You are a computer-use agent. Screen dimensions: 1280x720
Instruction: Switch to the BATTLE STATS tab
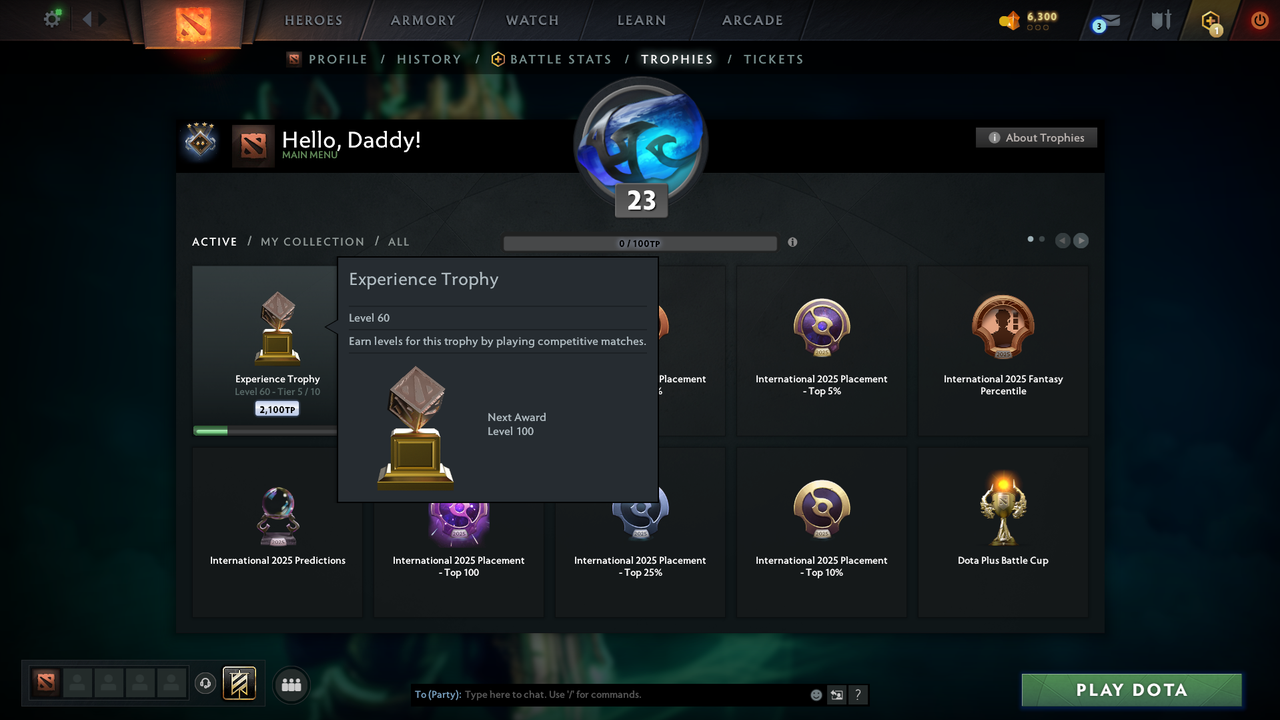tap(560, 59)
